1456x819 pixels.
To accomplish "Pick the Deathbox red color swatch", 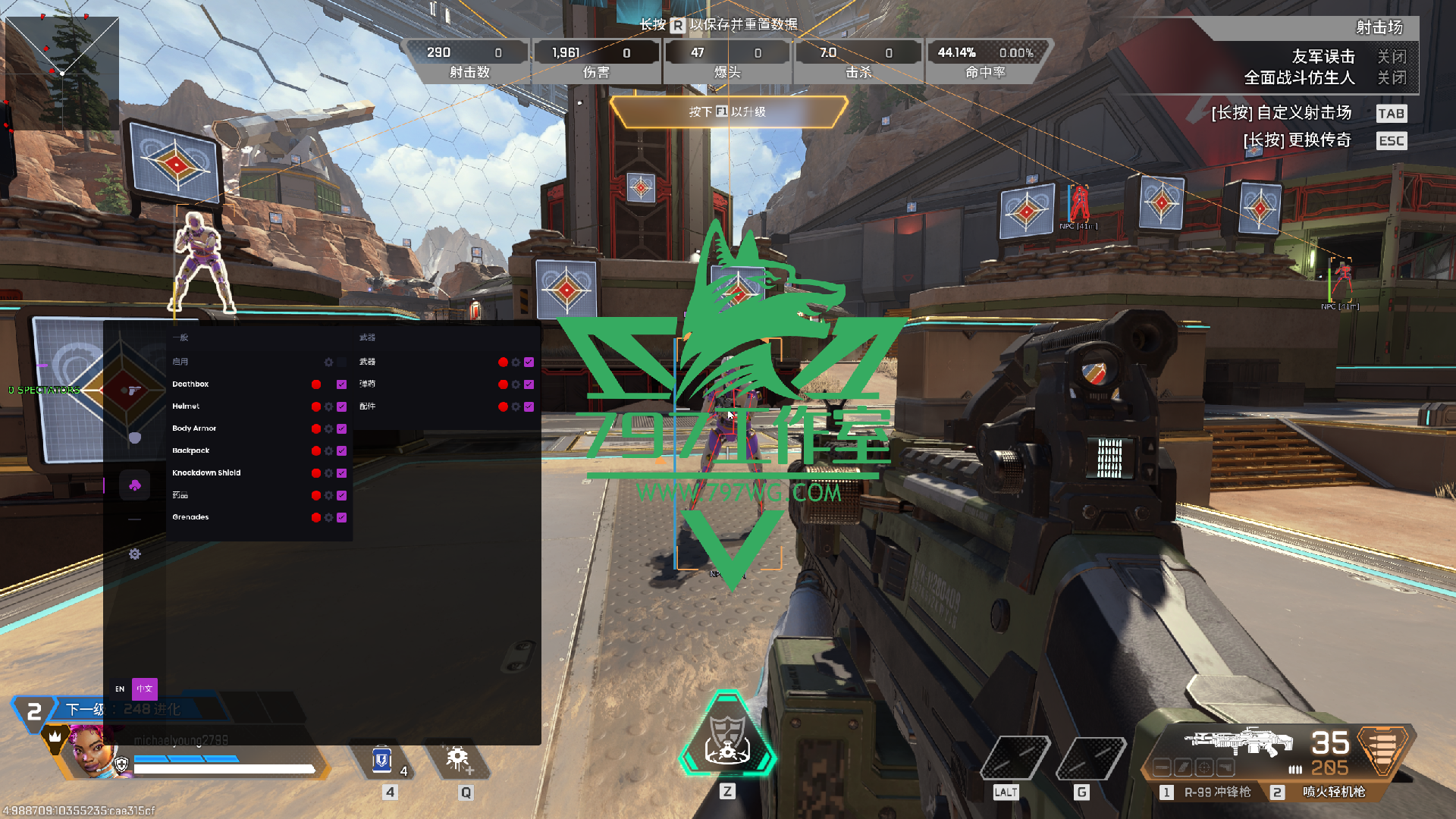I will (316, 384).
